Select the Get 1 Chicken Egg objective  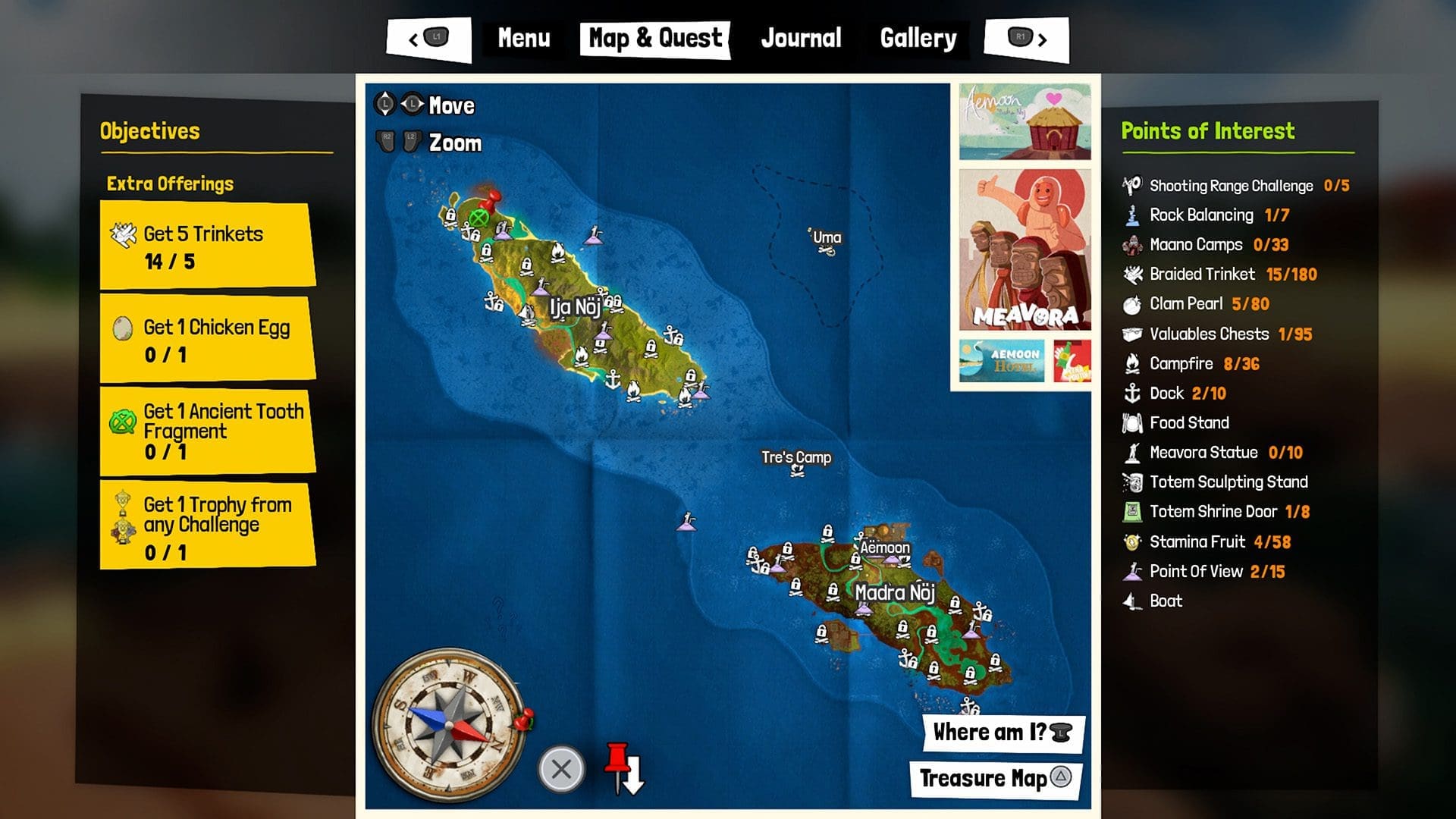click(x=208, y=337)
